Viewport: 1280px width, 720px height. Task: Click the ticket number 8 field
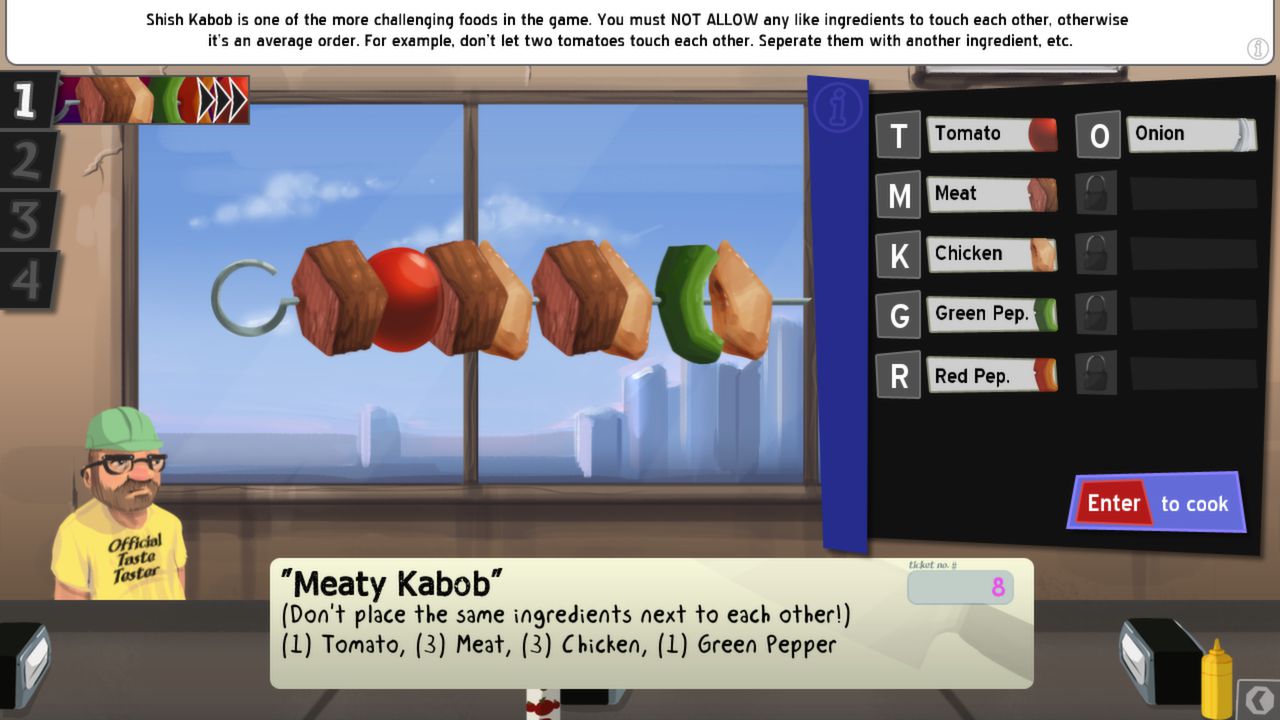(x=960, y=588)
